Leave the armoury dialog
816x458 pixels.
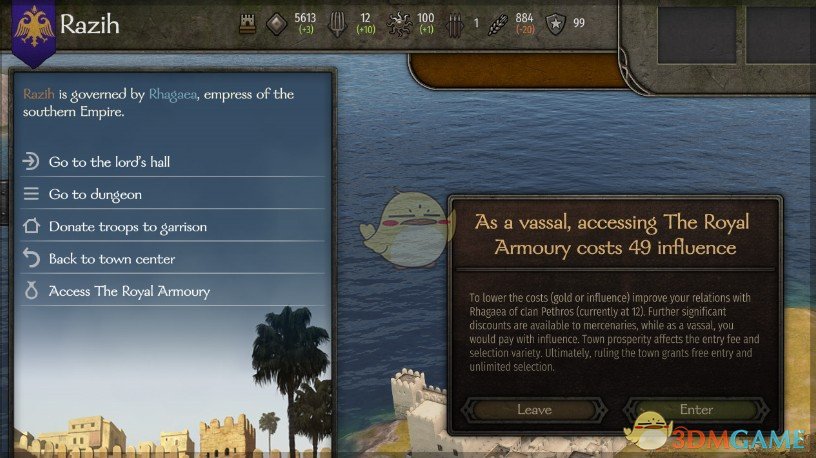[534, 409]
